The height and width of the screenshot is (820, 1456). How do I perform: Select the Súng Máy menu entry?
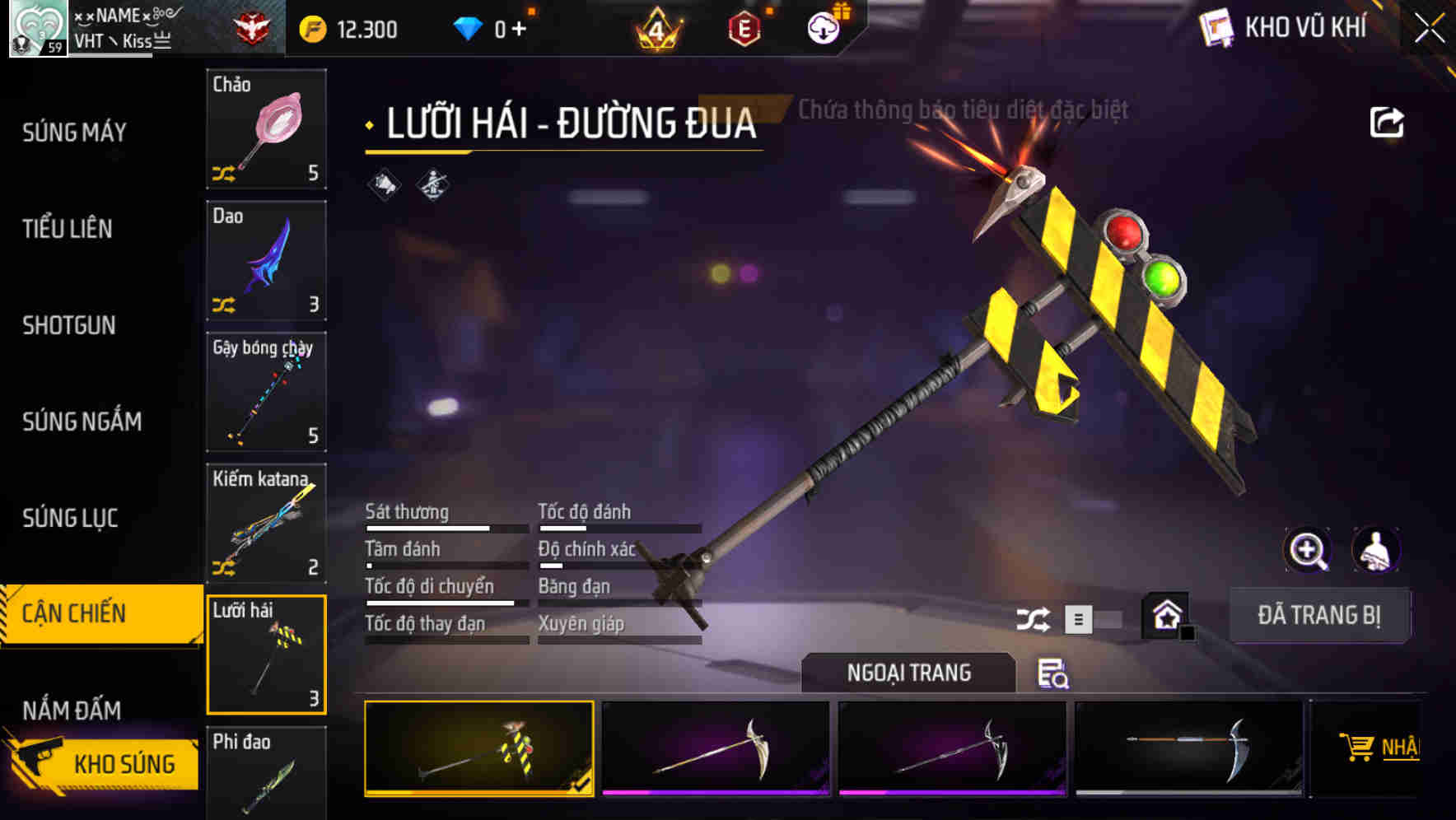coord(73,133)
